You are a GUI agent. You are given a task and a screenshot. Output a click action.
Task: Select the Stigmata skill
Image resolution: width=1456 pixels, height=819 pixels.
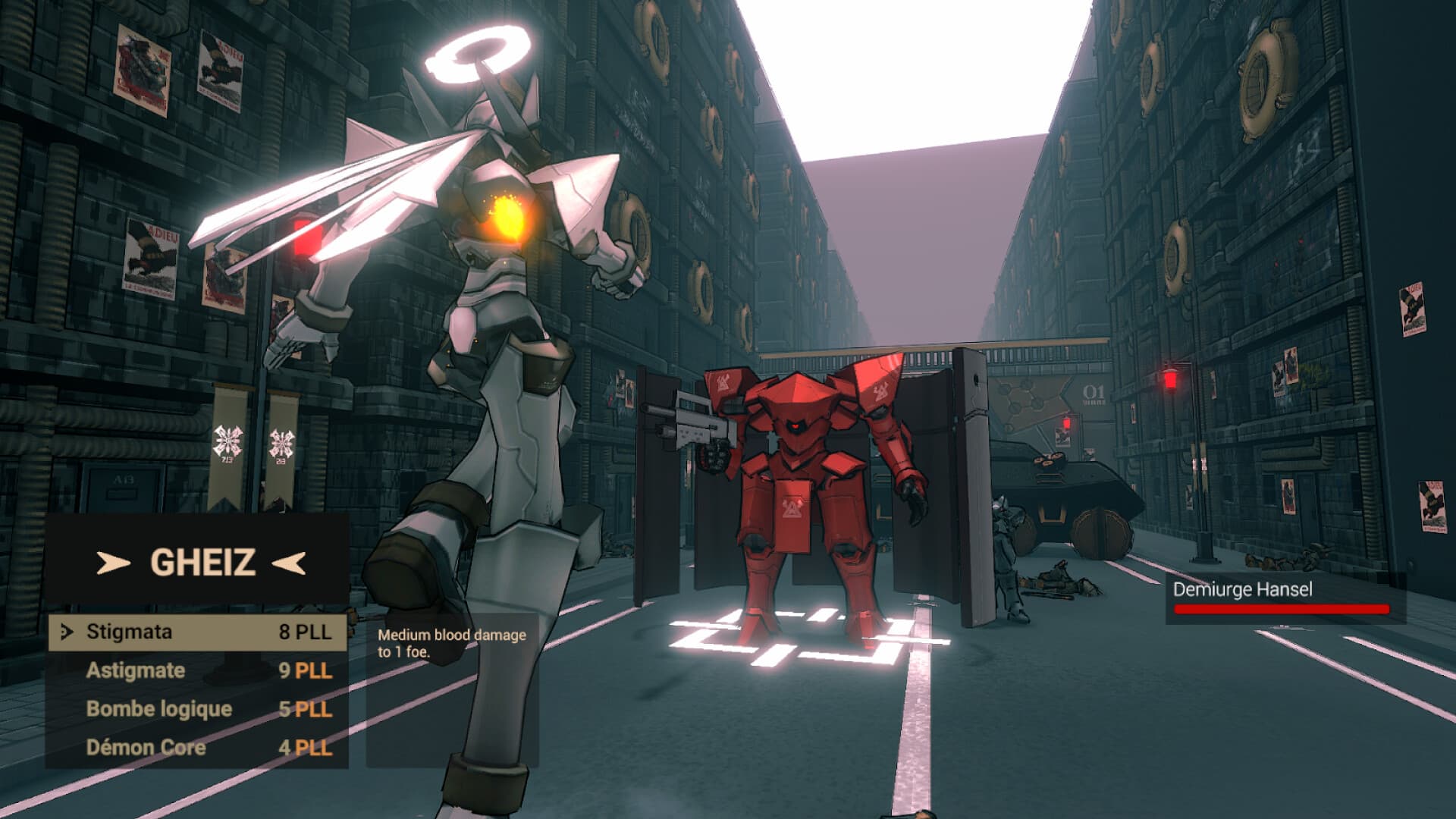[129, 630]
